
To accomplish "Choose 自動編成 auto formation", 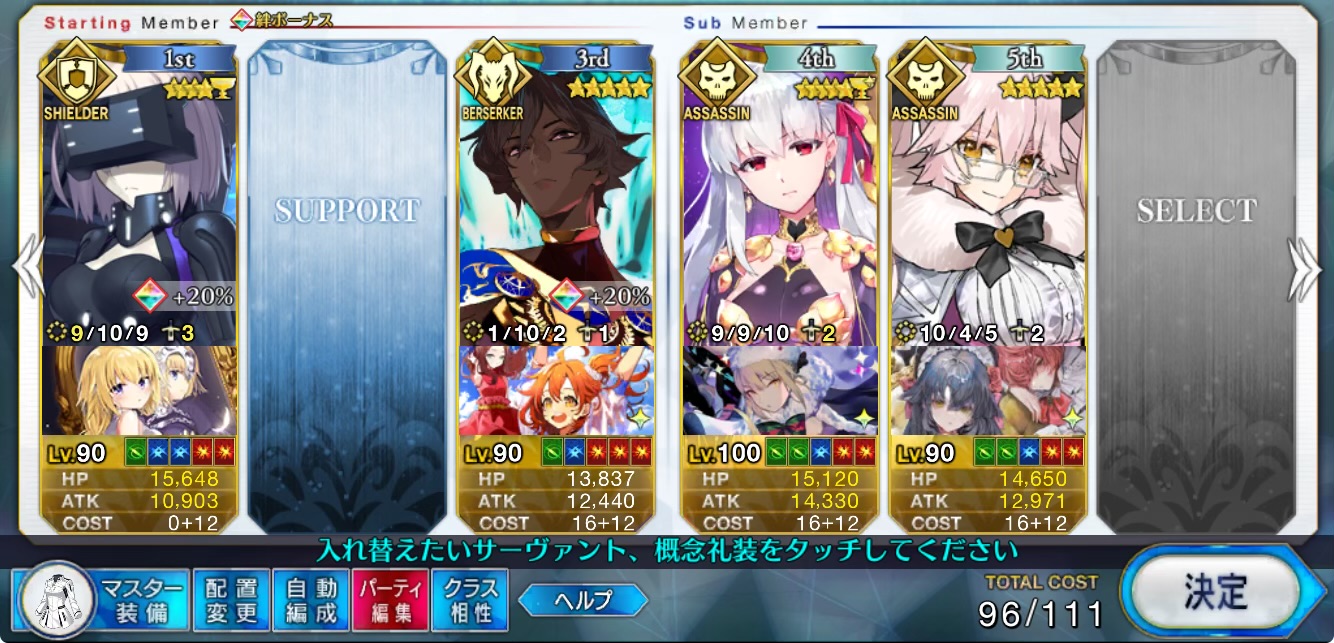I will click(x=312, y=600).
